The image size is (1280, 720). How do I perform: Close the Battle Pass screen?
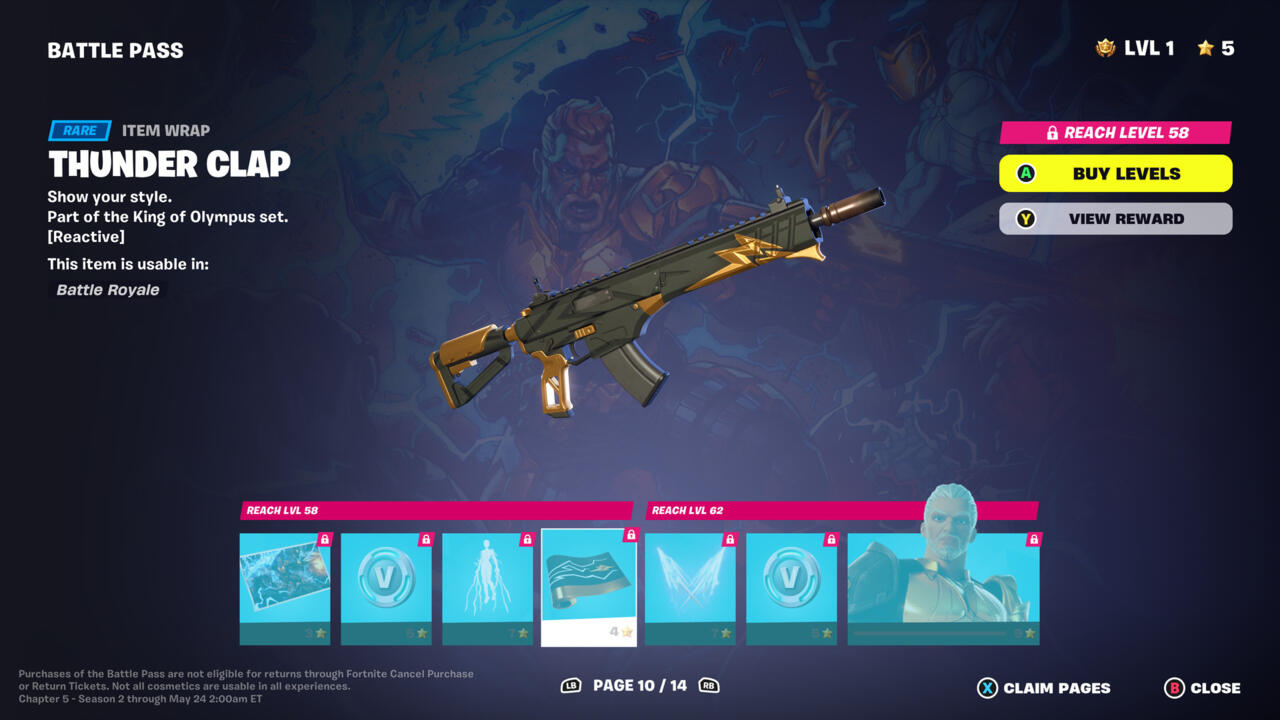coord(1203,688)
